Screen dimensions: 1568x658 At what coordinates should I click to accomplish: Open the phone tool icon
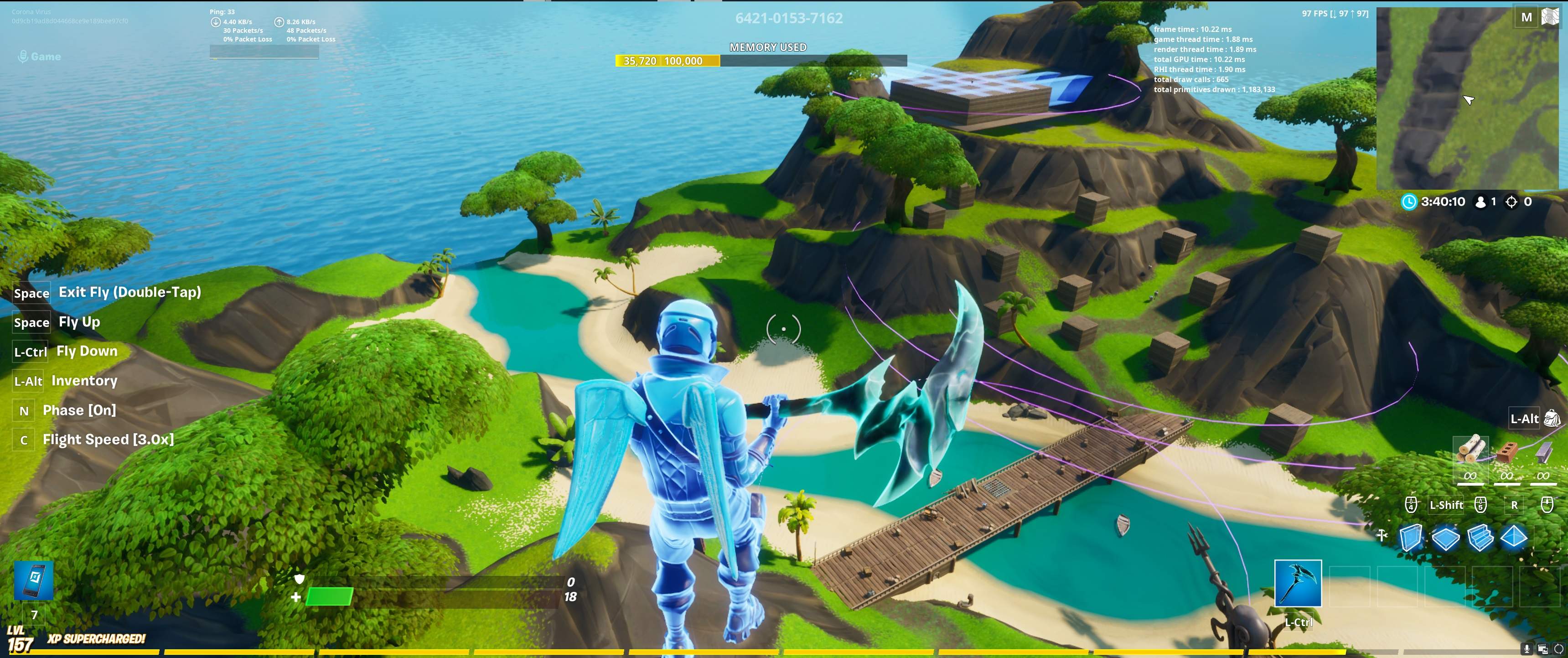(33, 580)
